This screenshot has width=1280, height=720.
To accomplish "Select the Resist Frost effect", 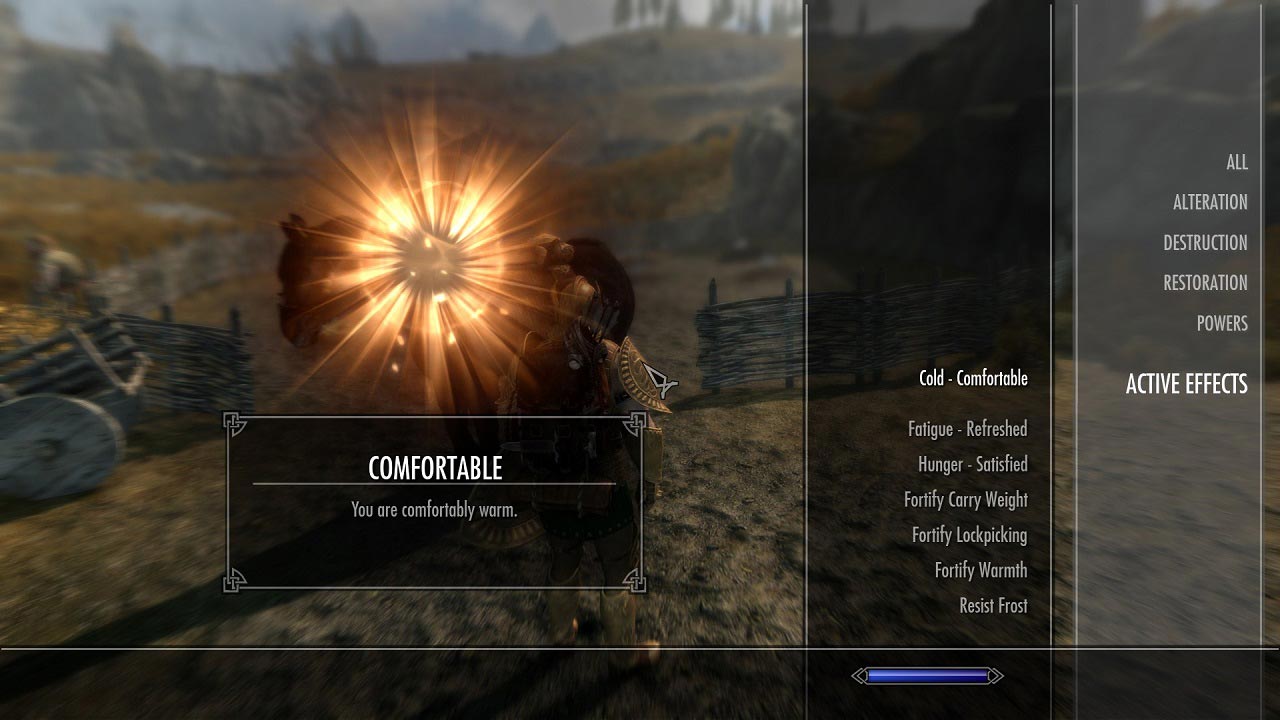I will point(993,605).
